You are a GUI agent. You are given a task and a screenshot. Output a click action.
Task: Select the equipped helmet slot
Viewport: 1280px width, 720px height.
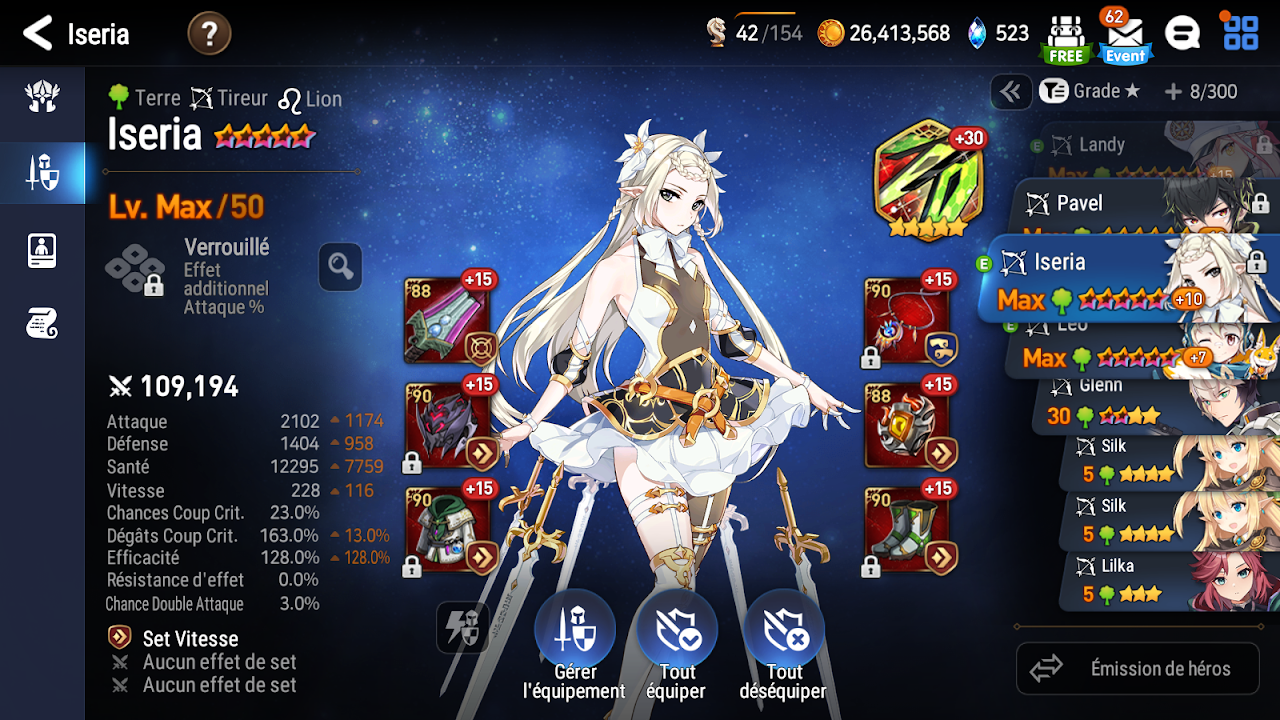(x=447, y=425)
